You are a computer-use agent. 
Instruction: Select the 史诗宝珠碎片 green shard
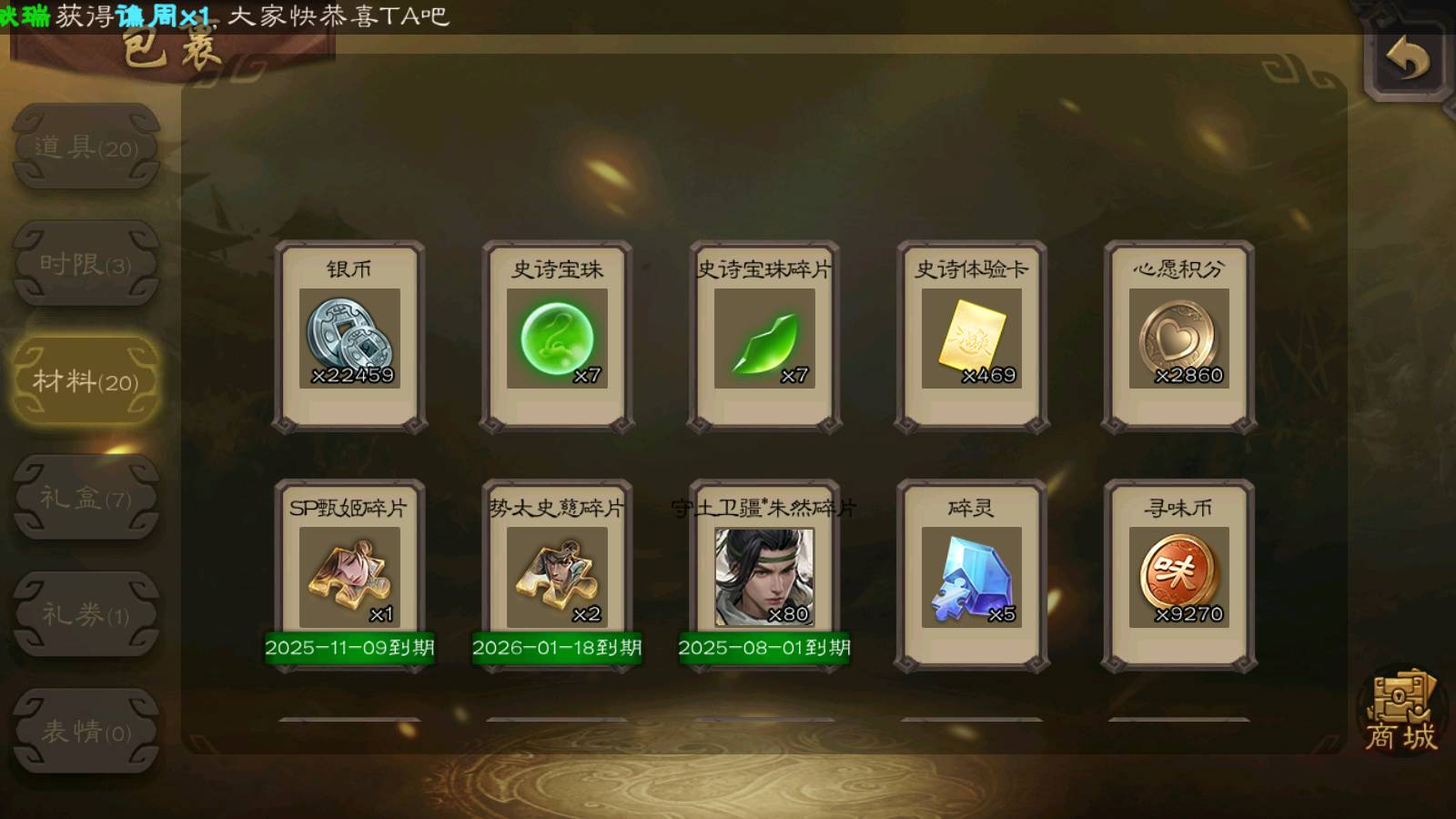point(764,338)
